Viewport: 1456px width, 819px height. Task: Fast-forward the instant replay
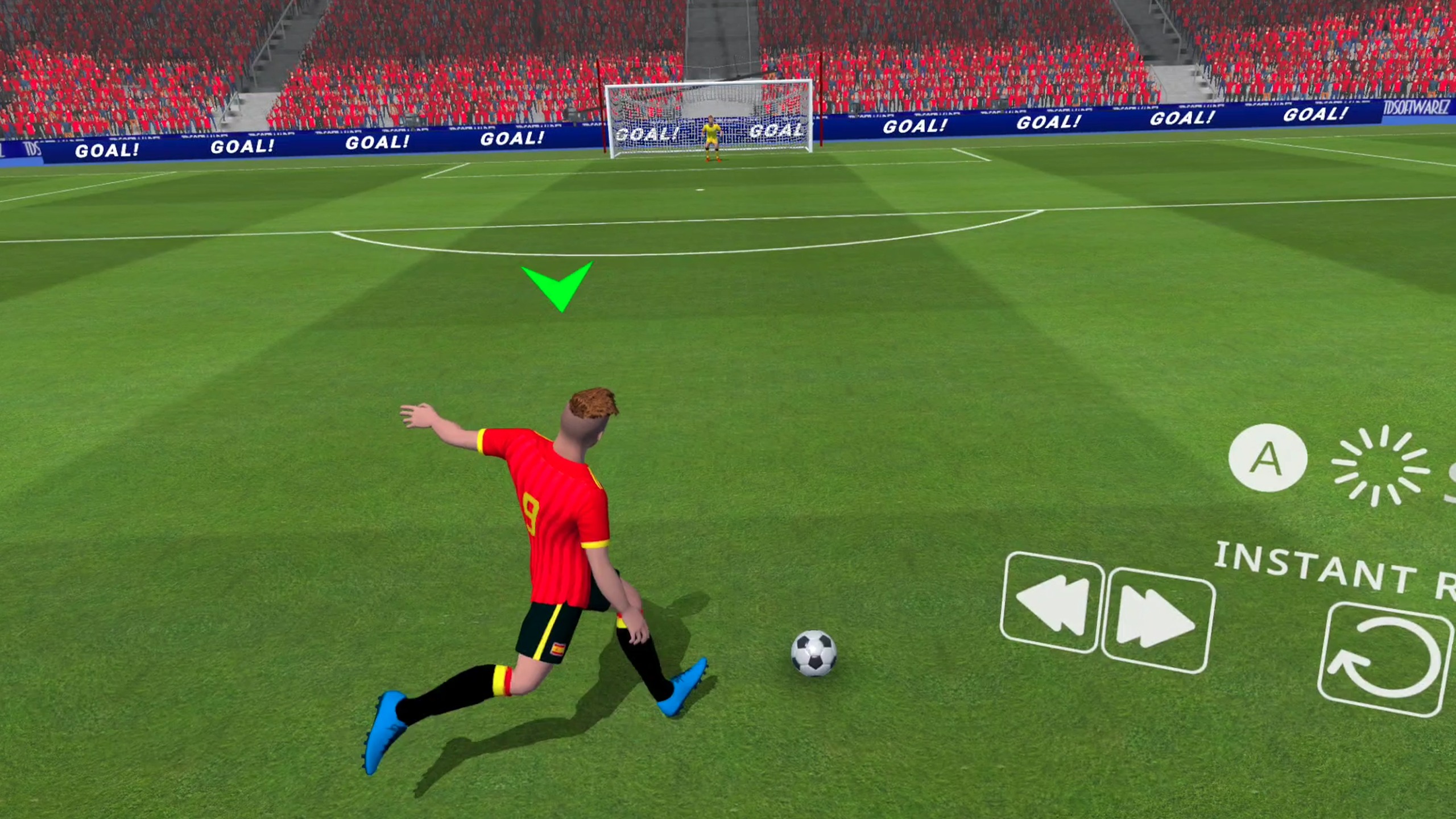[1157, 620]
